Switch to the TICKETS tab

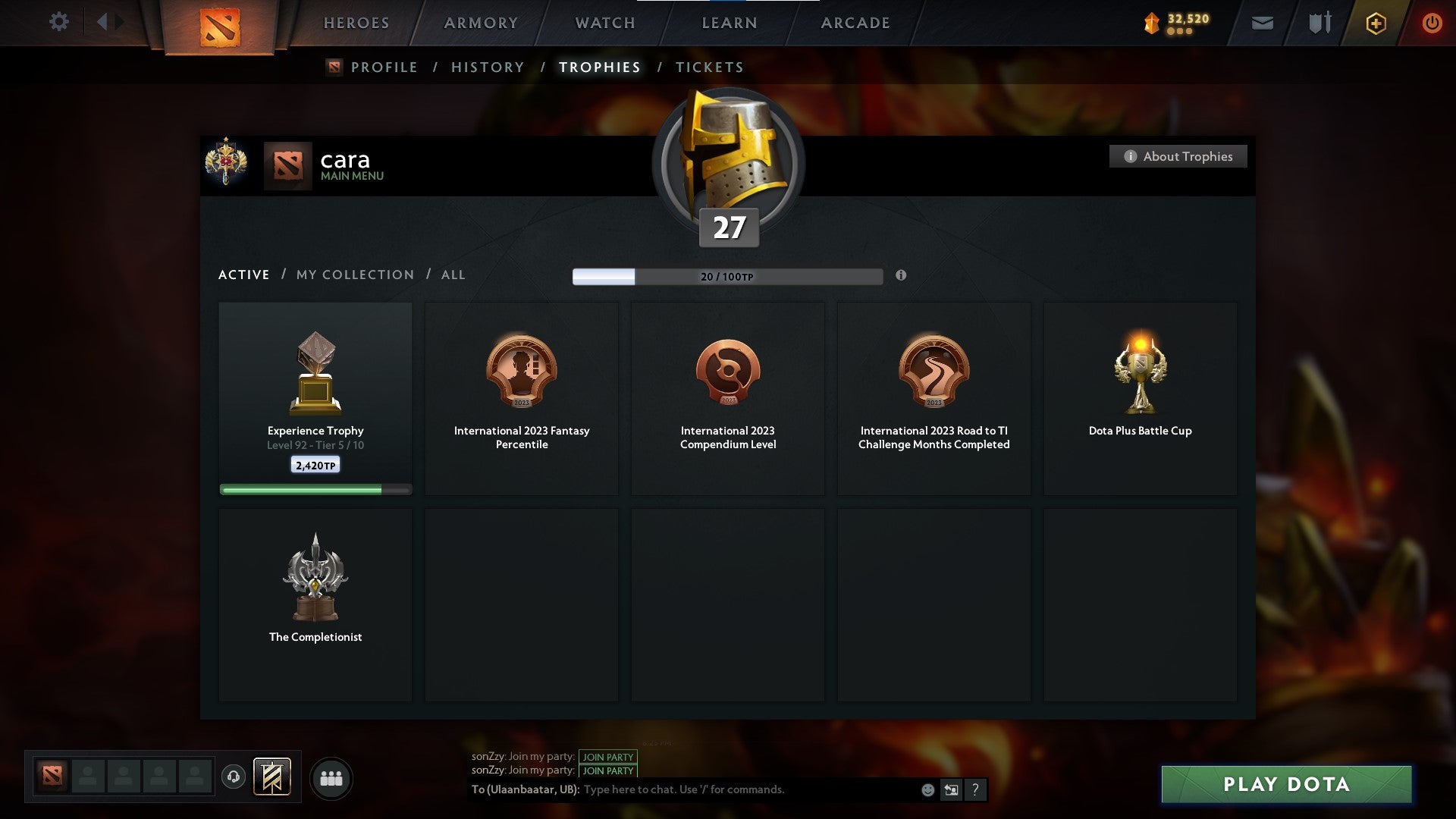point(709,67)
